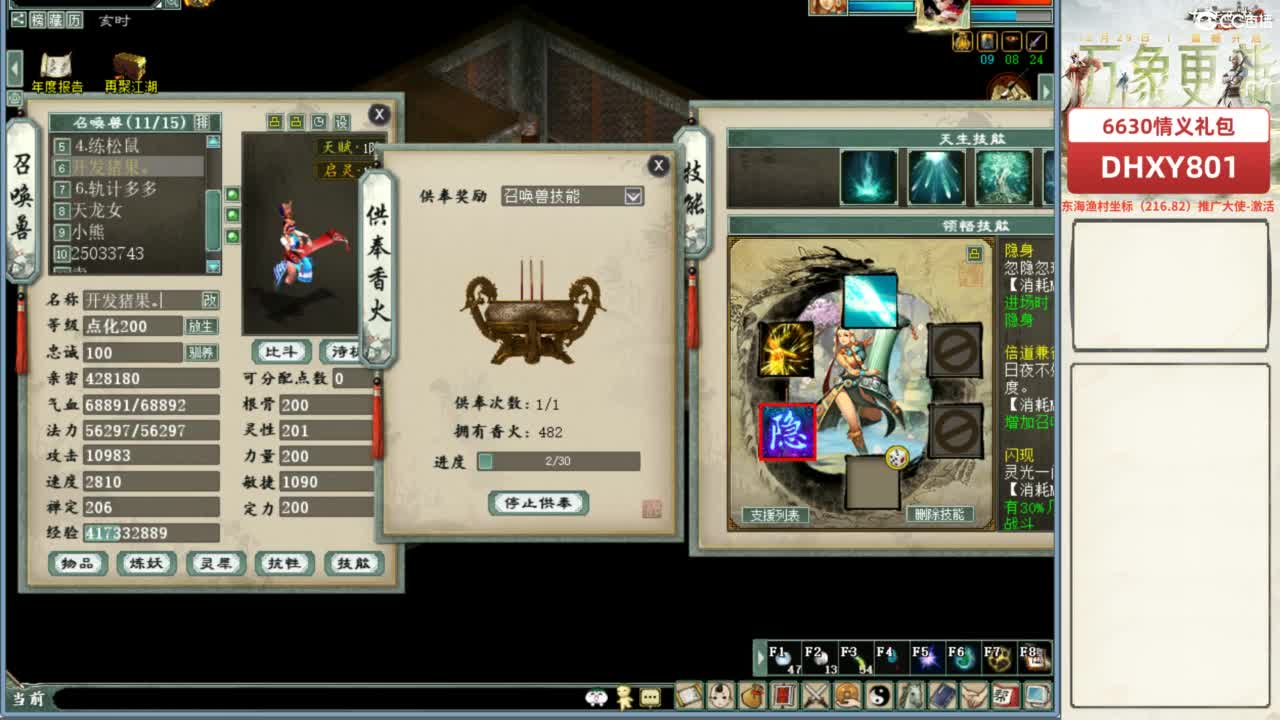
Task: Click the down arrow of the pet list scrollbar
Action: point(212,263)
